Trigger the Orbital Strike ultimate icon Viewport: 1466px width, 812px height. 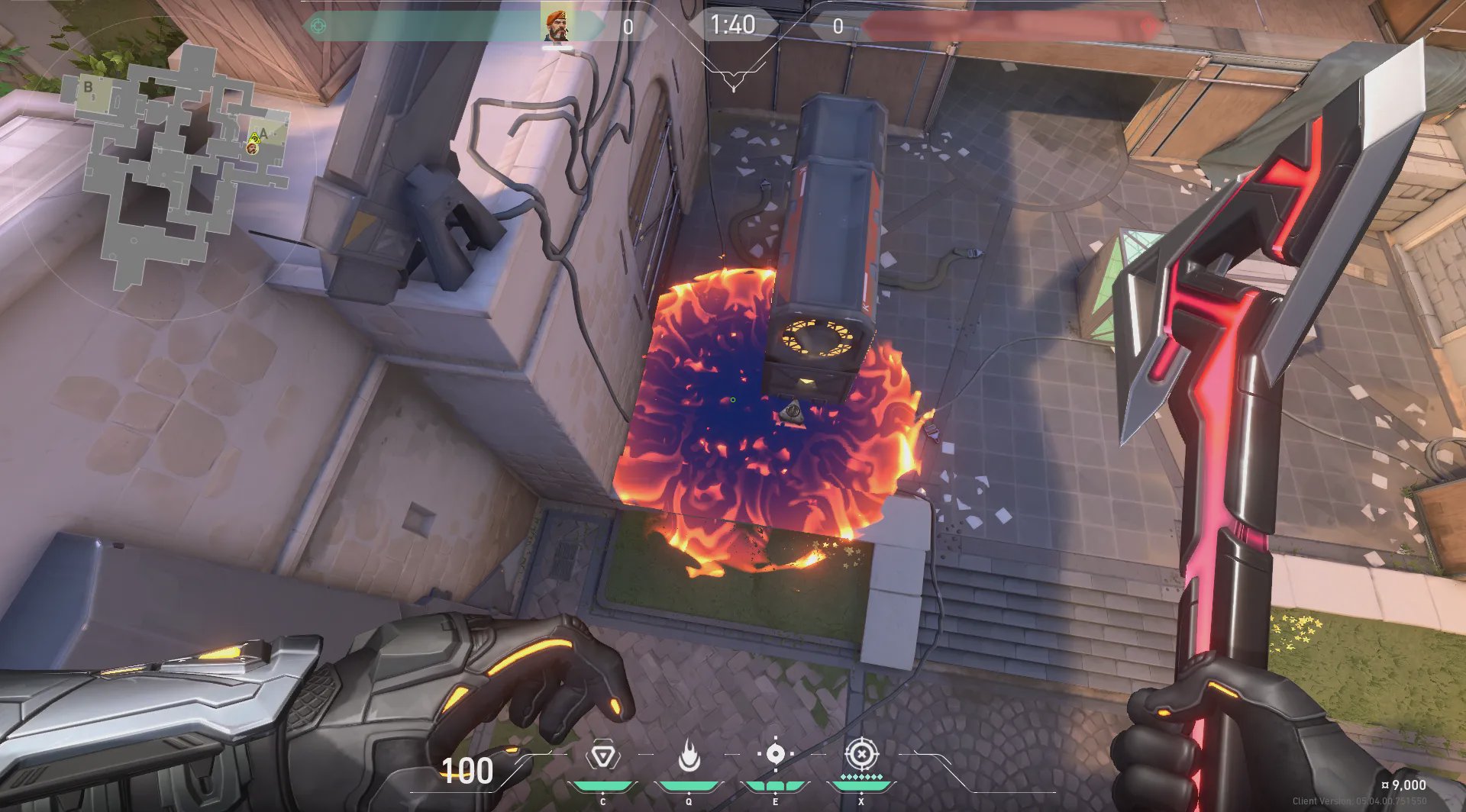[x=861, y=755]
